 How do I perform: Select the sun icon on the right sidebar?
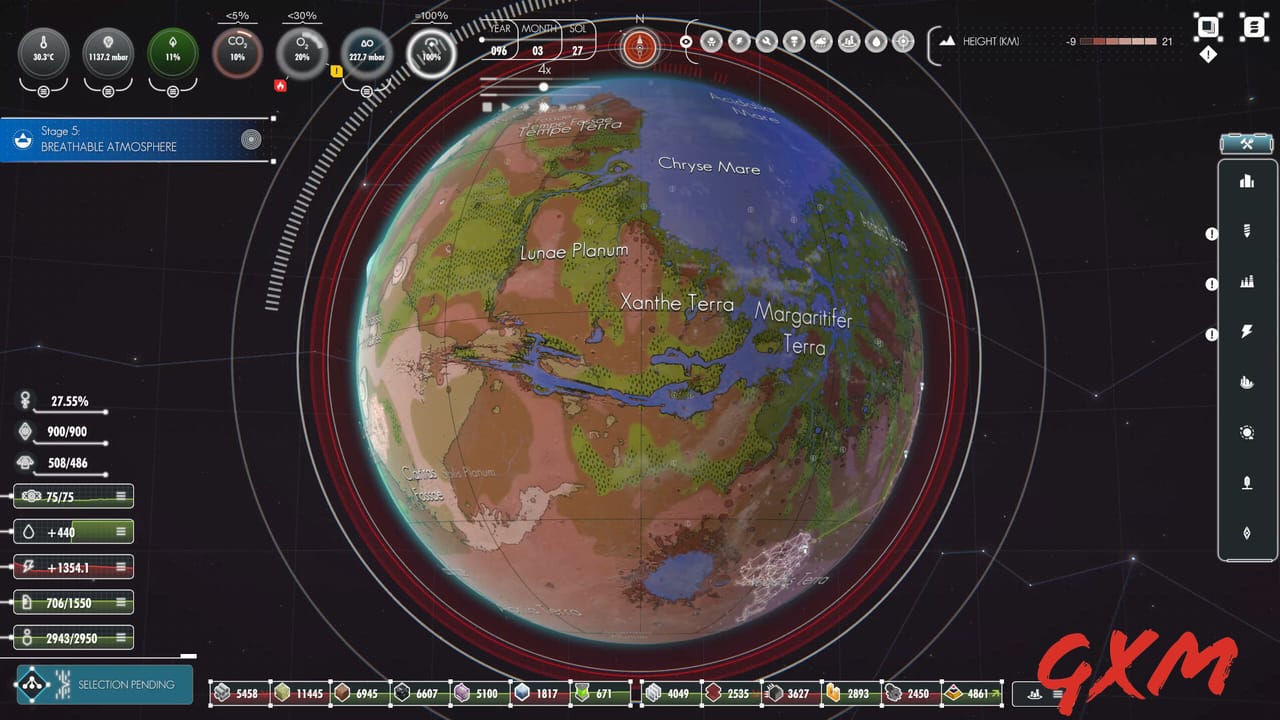point(1246,432)
